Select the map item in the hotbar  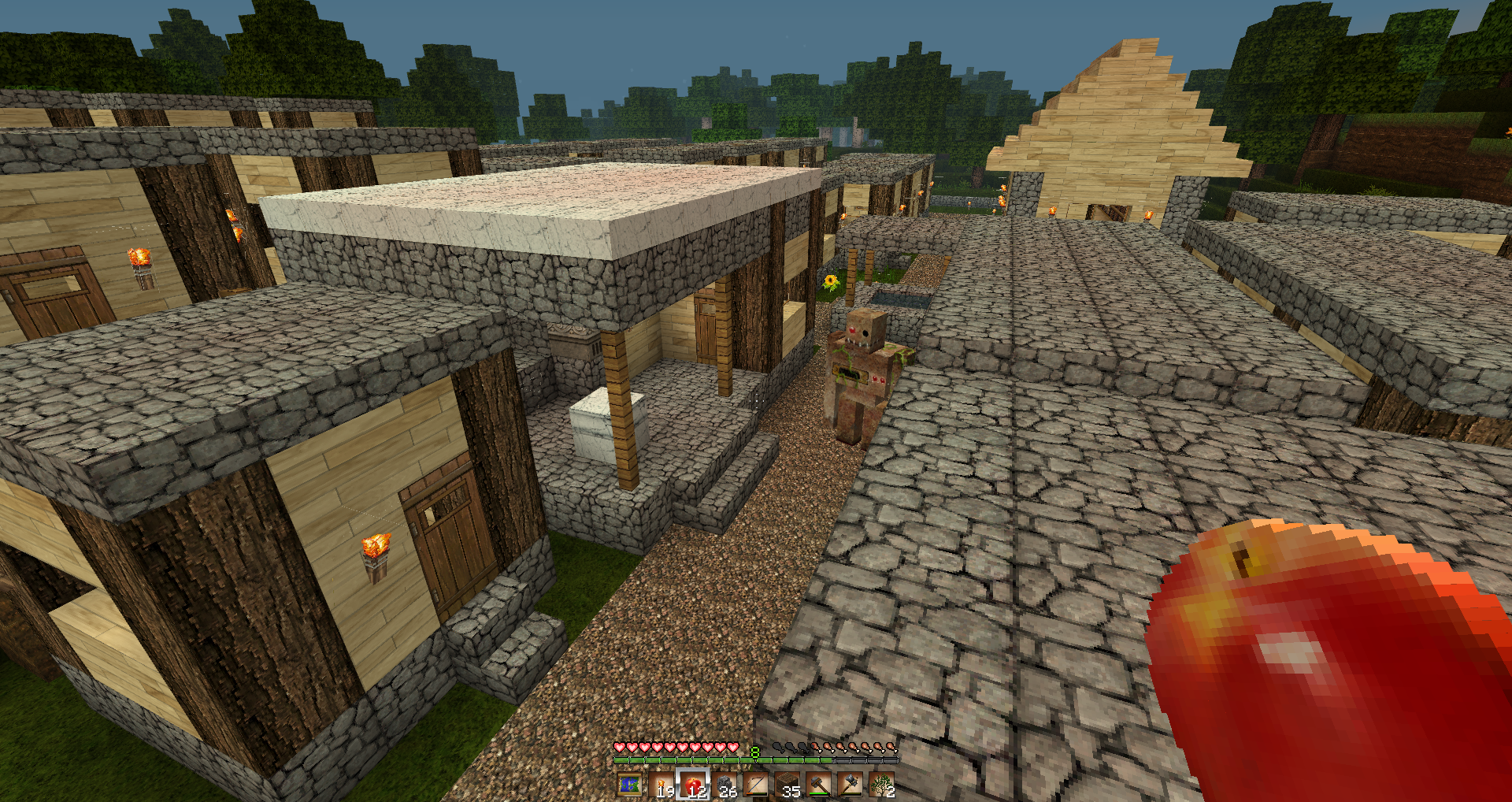(629, 785)
